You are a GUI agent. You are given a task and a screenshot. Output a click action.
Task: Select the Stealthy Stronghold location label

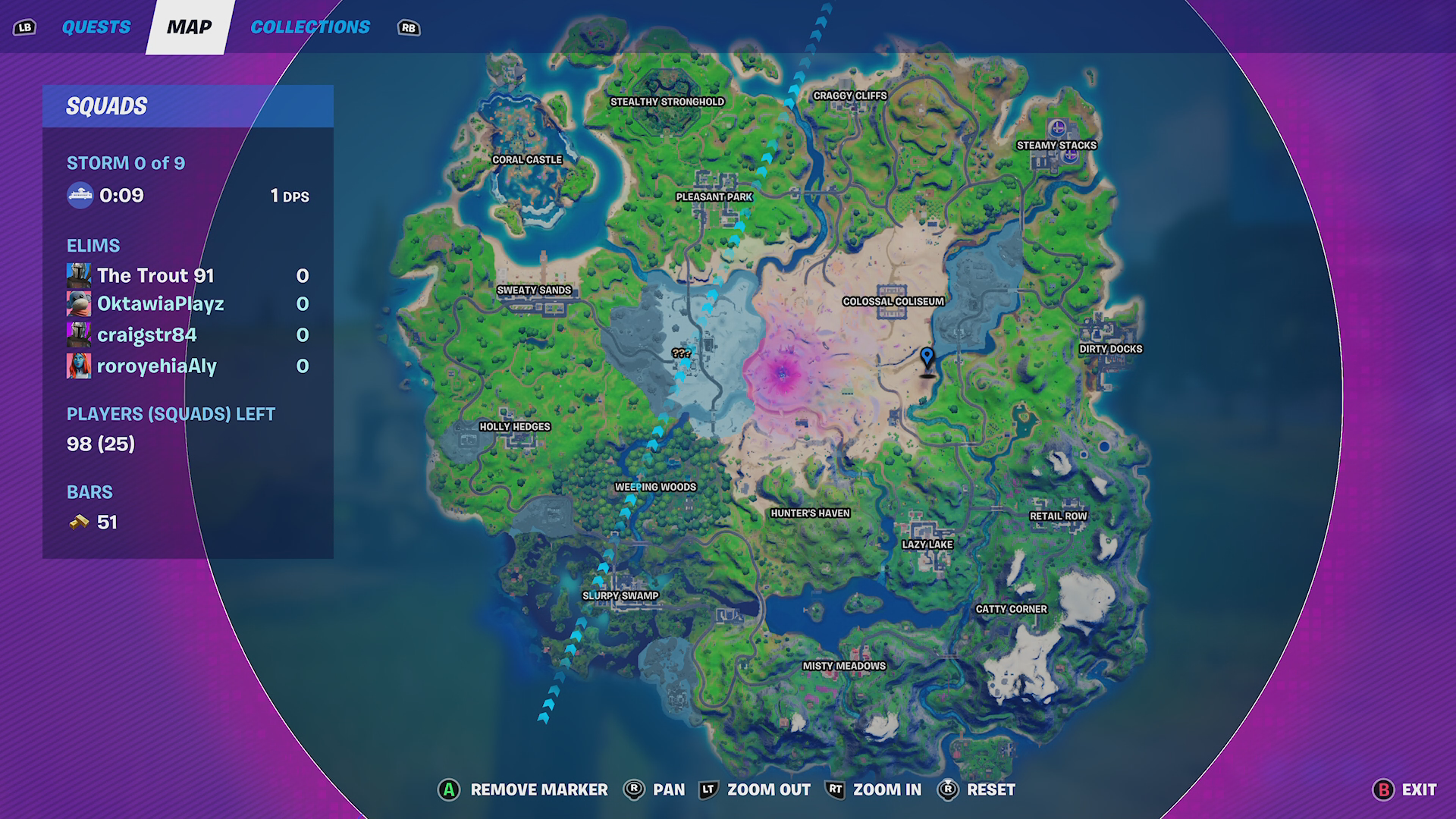click(667, 102)
